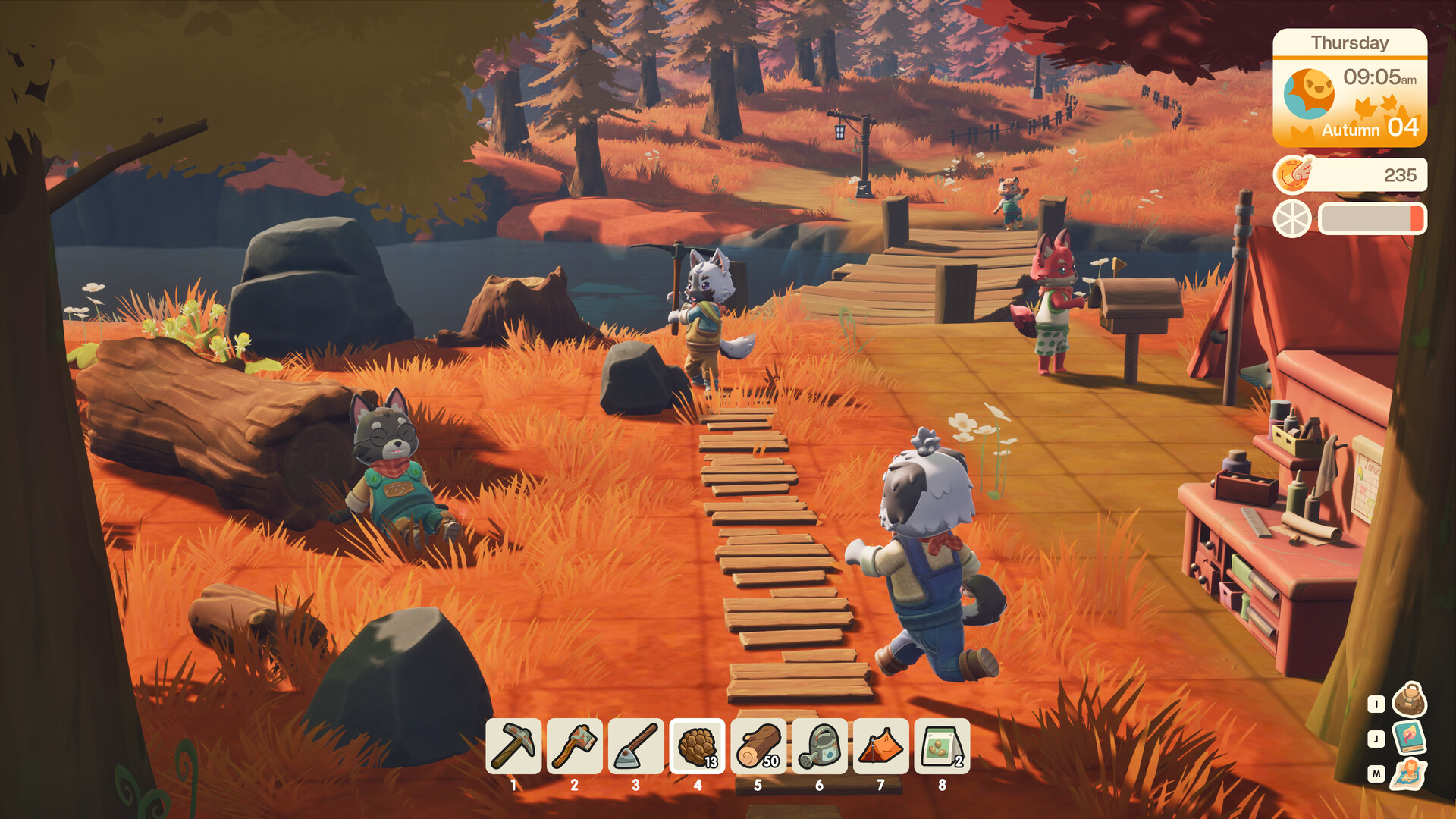This screenshot has width=1456, height=819.
Task: Click the stamina wheel icon
Action: 1291,219
